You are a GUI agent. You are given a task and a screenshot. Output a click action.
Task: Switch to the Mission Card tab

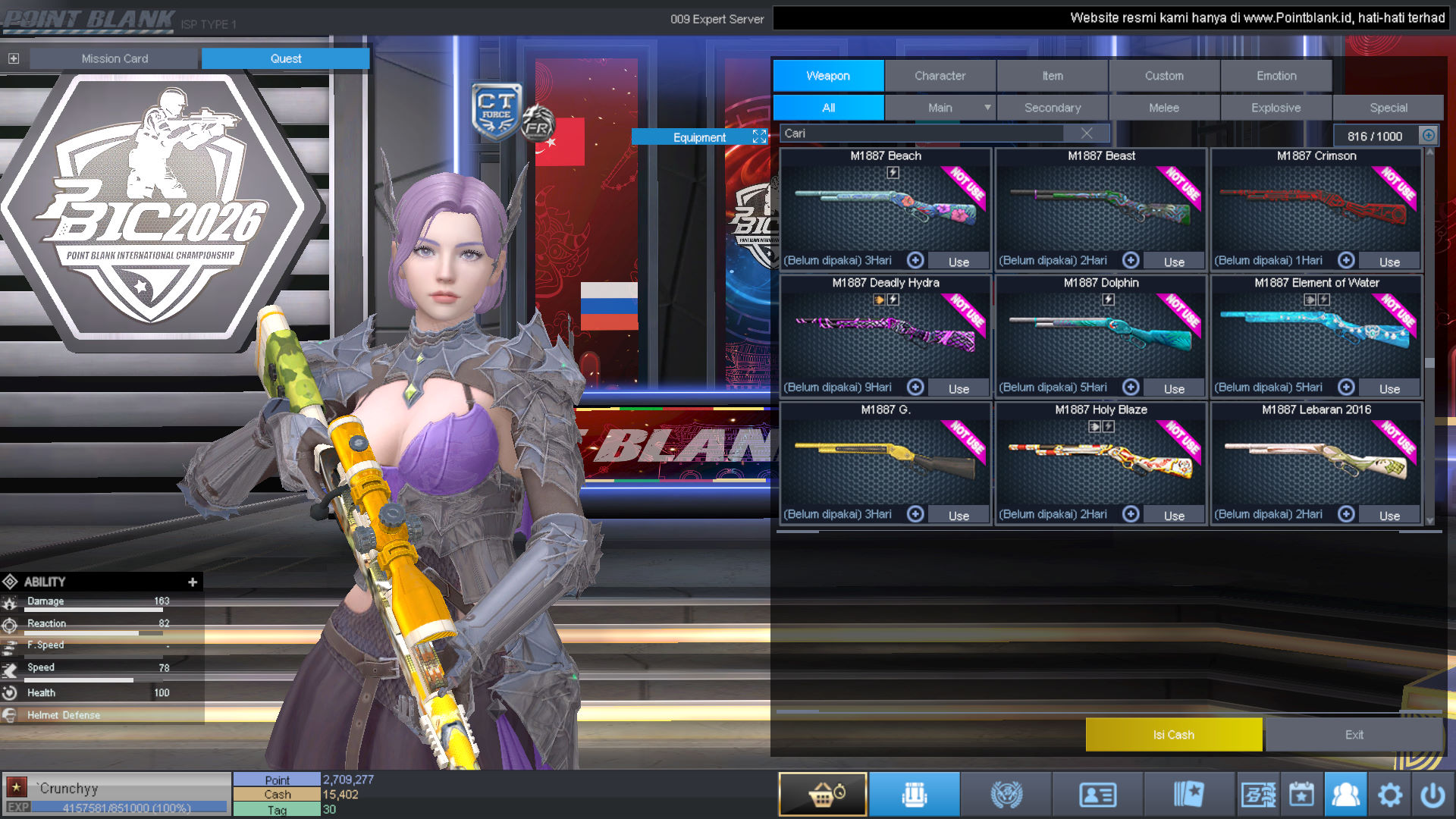(115, 58)
